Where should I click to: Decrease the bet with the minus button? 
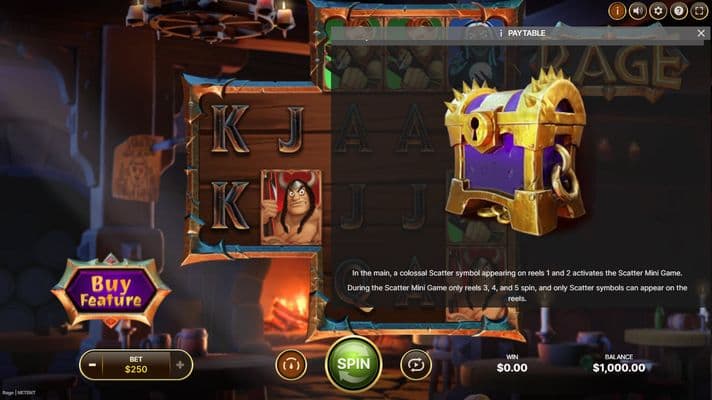92,365
